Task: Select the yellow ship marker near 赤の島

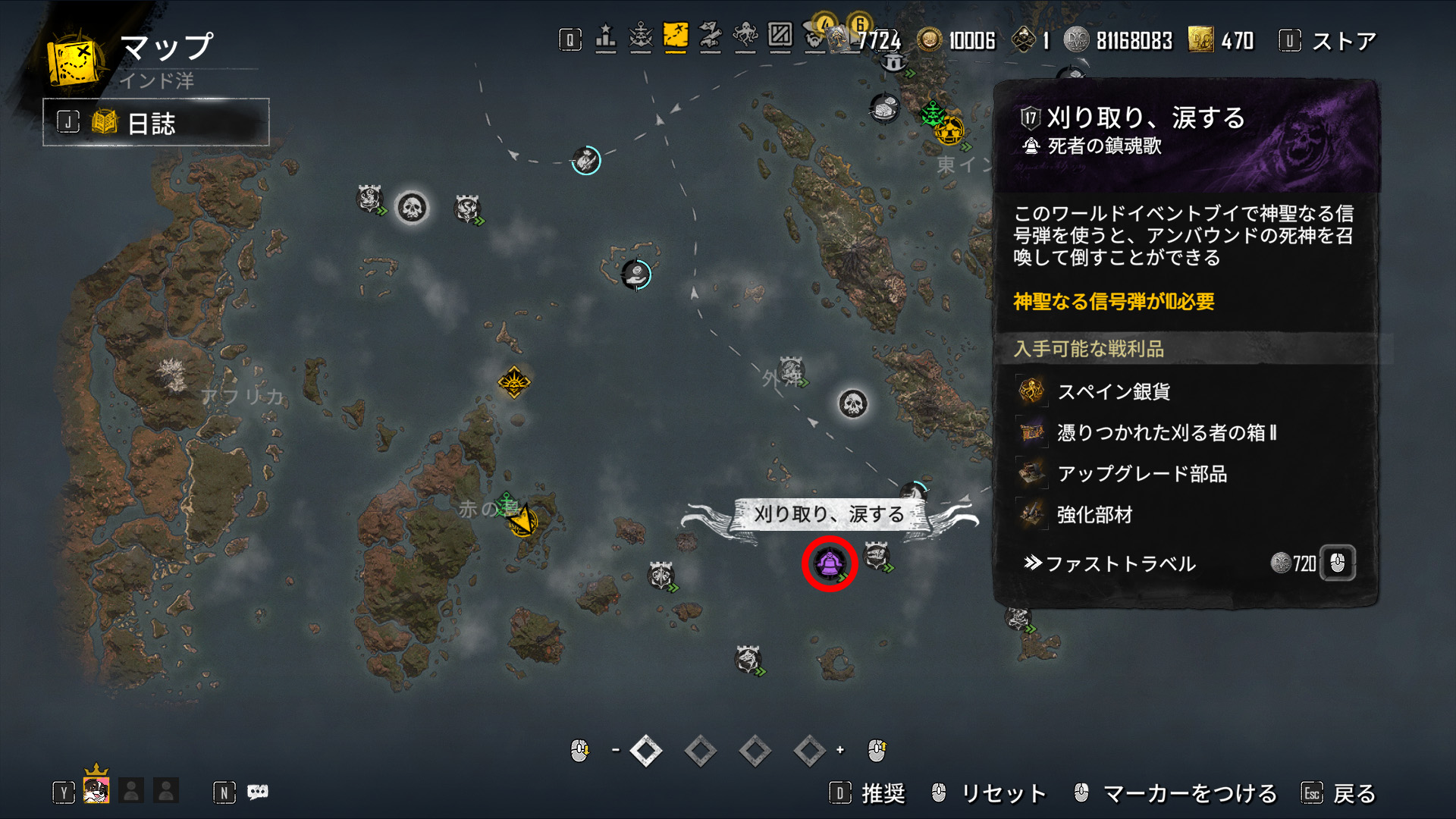Action: click(523, 522)
